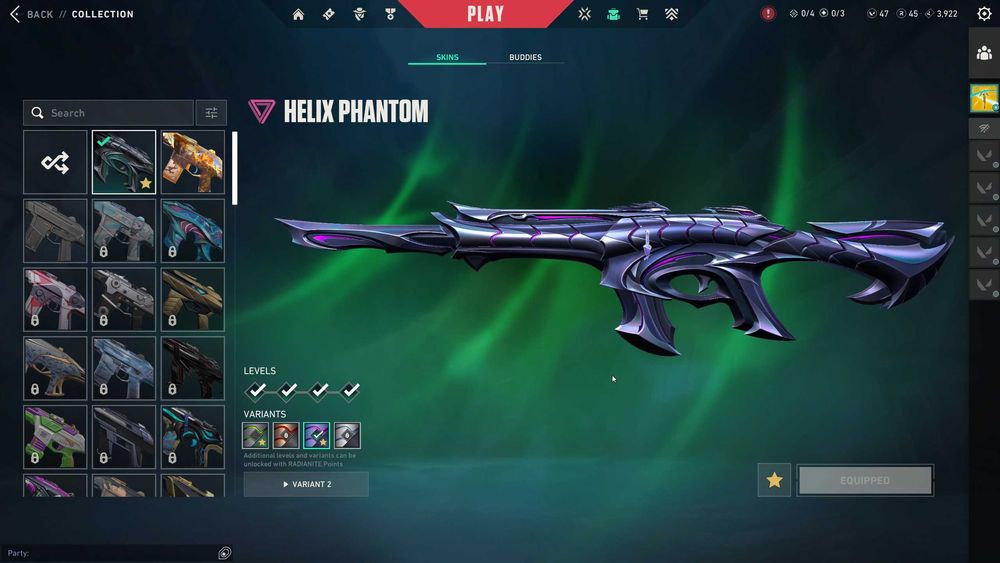The image size is (1000, 563).
Task: Toggle favorite with the star button
Action: (x=774, y=480)
